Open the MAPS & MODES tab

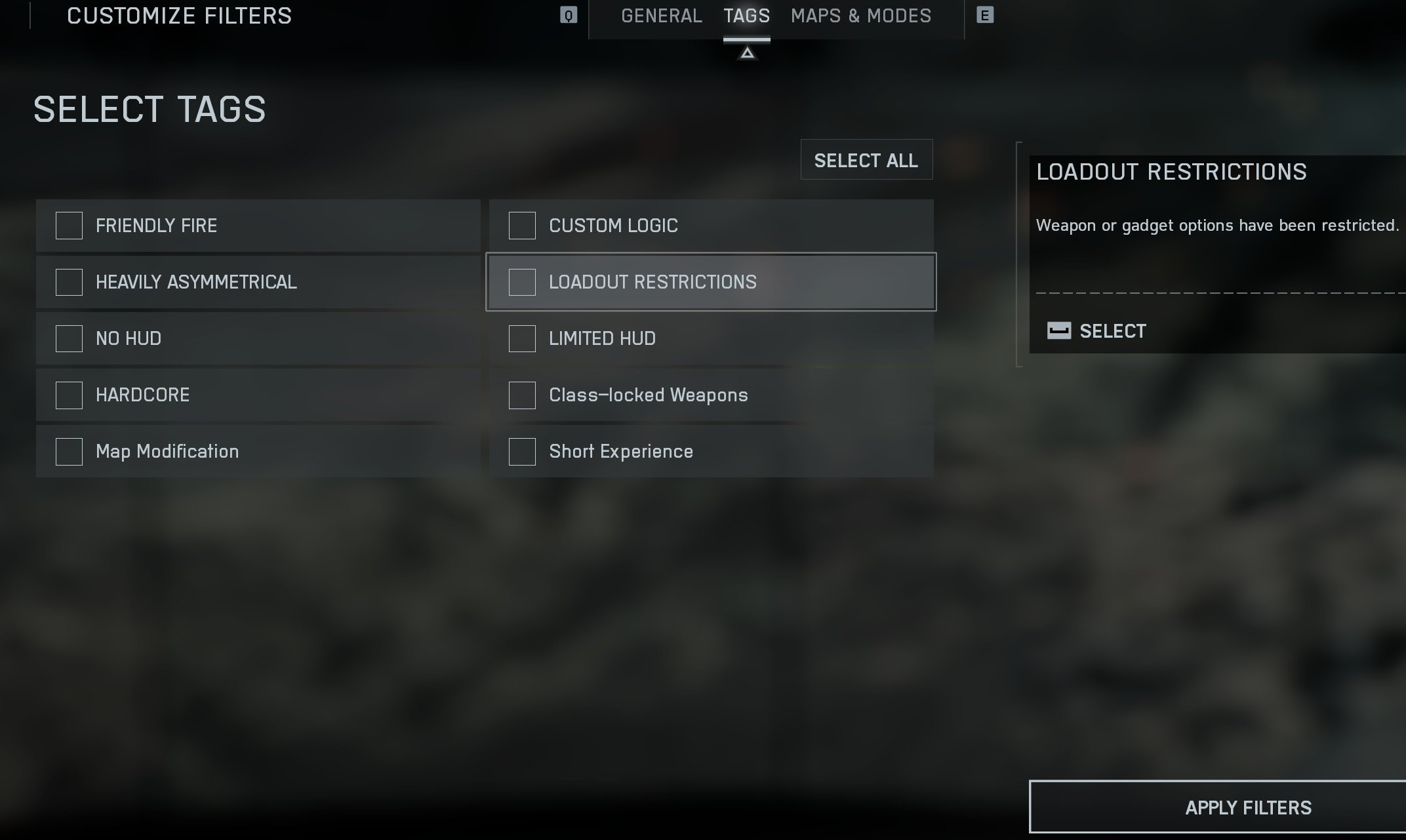pyautogui.click(x=861, y=16)
